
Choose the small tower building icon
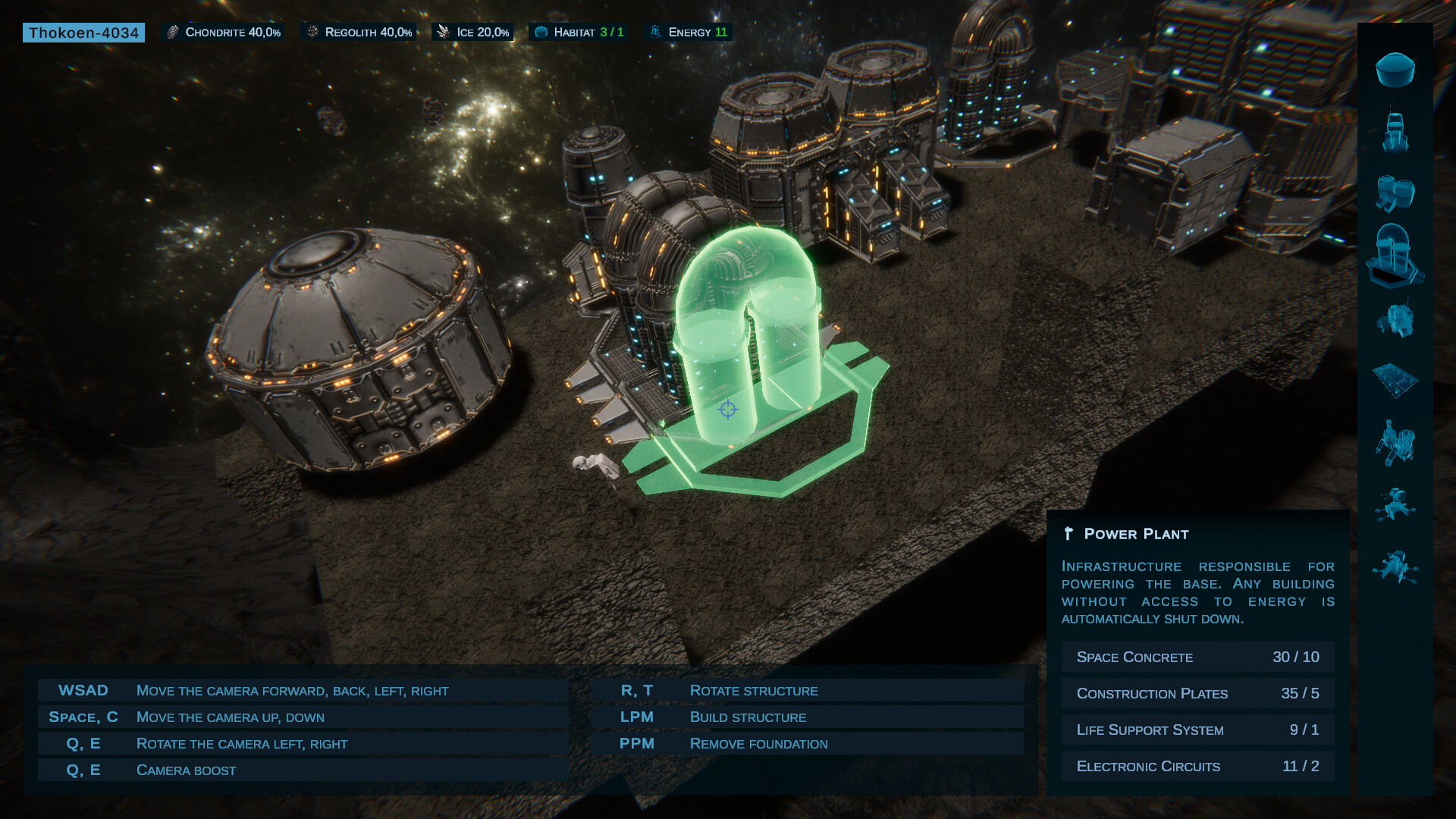1395,131
